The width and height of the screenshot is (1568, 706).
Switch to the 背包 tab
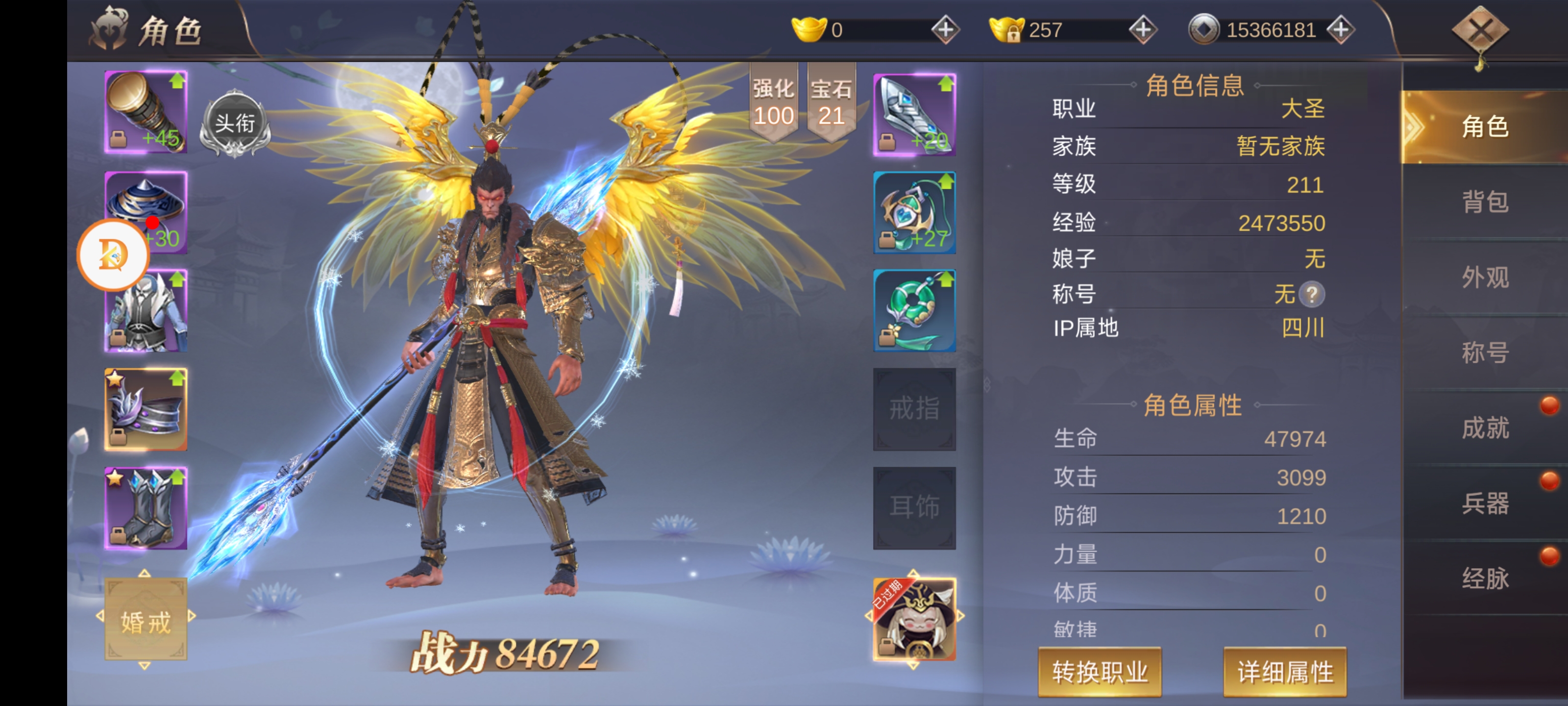[1485, 202]
